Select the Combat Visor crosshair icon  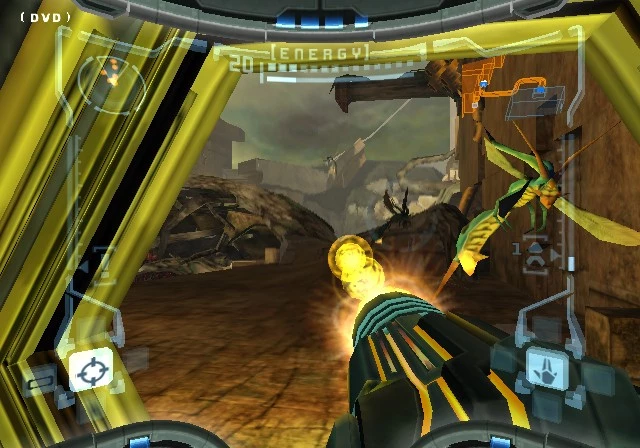[x=89, y=370]
